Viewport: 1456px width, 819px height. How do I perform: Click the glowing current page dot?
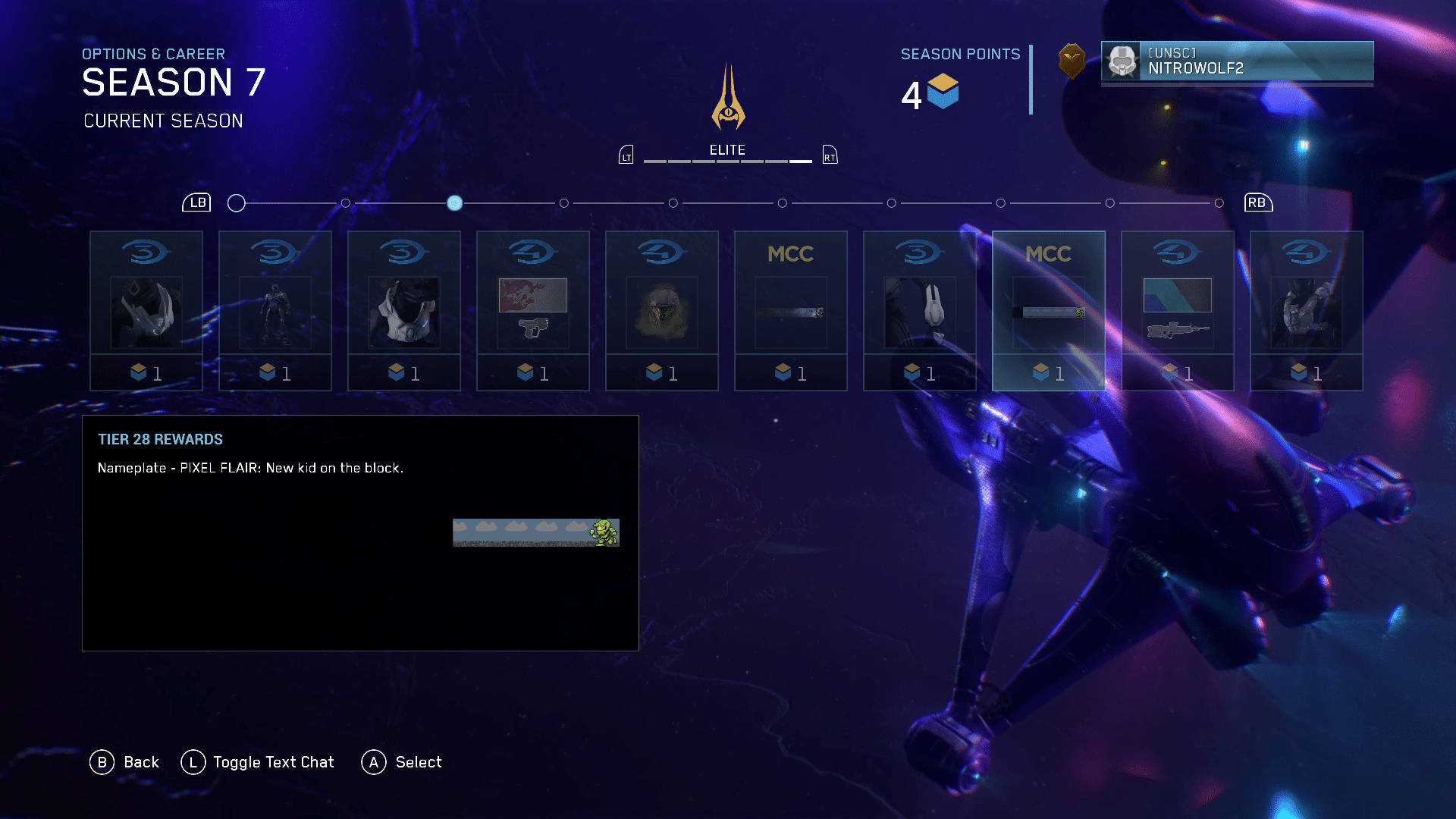[455, 203]
